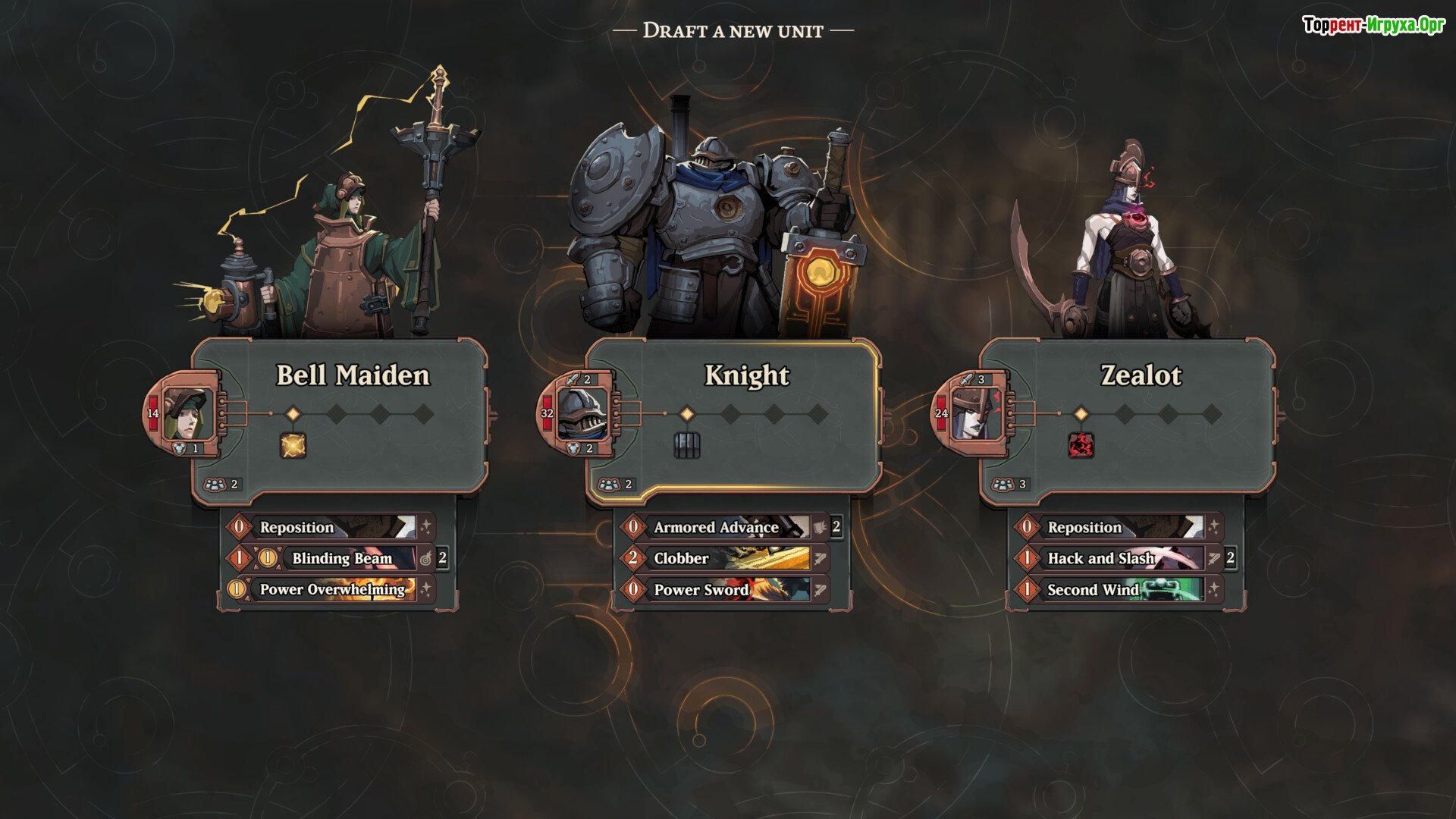
Task: Click the Bell Maiden portrait
Action: click(186, 414)
